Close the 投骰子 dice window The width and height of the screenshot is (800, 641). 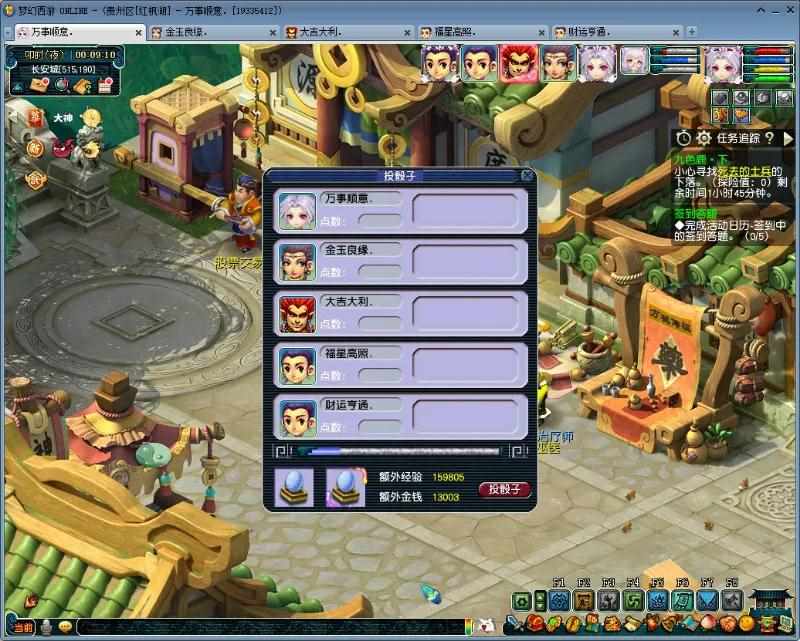(x=527, y=176)
